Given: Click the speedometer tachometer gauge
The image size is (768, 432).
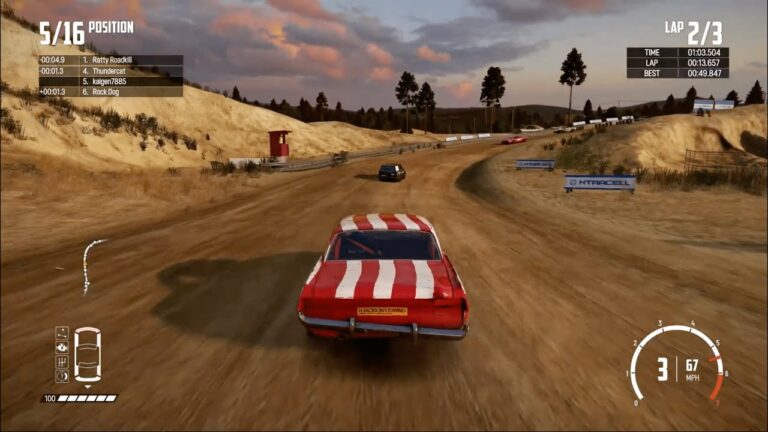Looking at the screenshot, I should click(x=676, y=367).
